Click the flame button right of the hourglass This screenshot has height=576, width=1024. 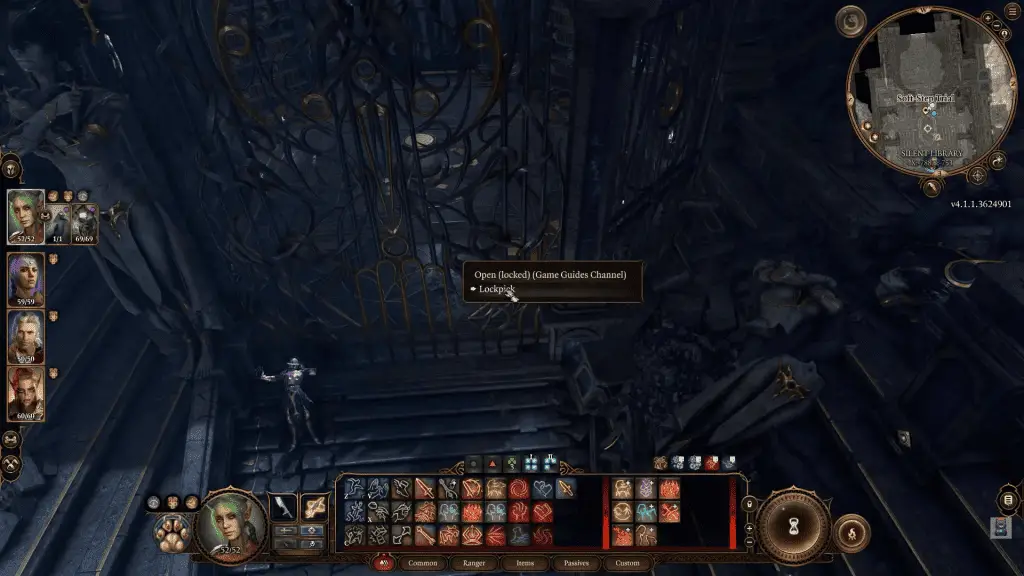(x=850, y=531)
